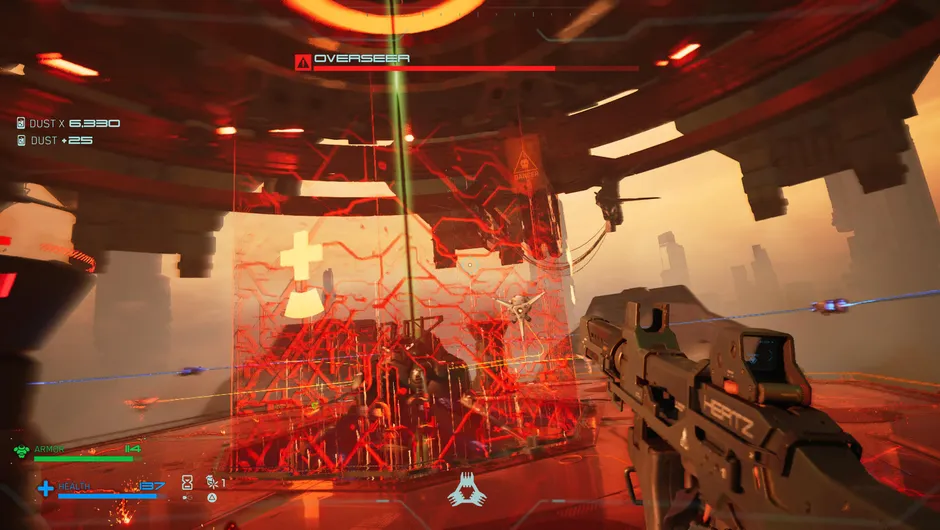Activate the three-hands ability emblem
The width and height of the screenshot is (940, 530).
coord(466,489)
